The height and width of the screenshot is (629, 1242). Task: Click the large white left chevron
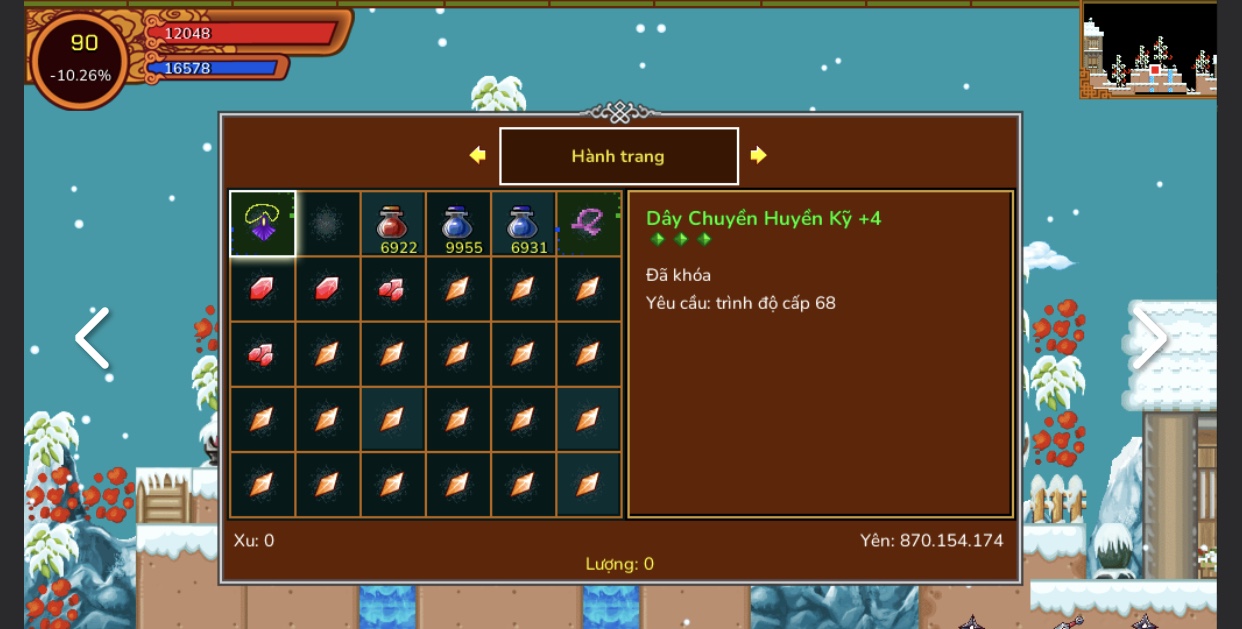click(92, 338)
